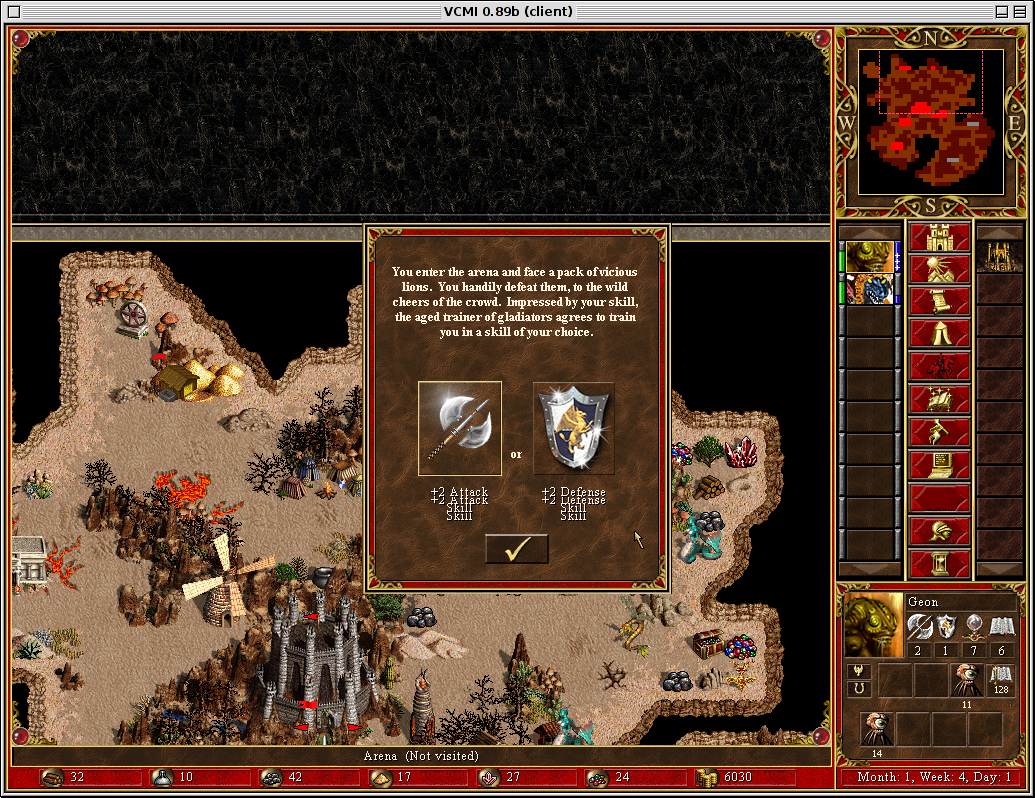This screenshot has width=1035, height=798.
Task: Select the stack of 14 beholders
Action: coord(877,729)
